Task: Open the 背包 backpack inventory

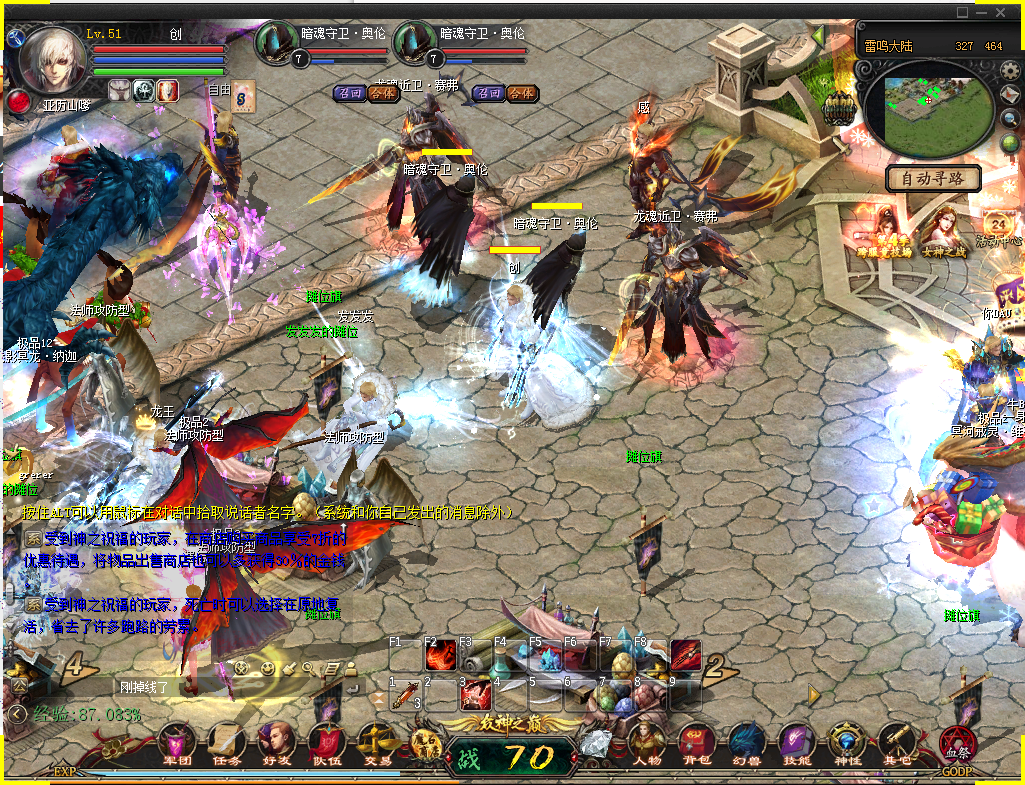Action: point(697,743)
